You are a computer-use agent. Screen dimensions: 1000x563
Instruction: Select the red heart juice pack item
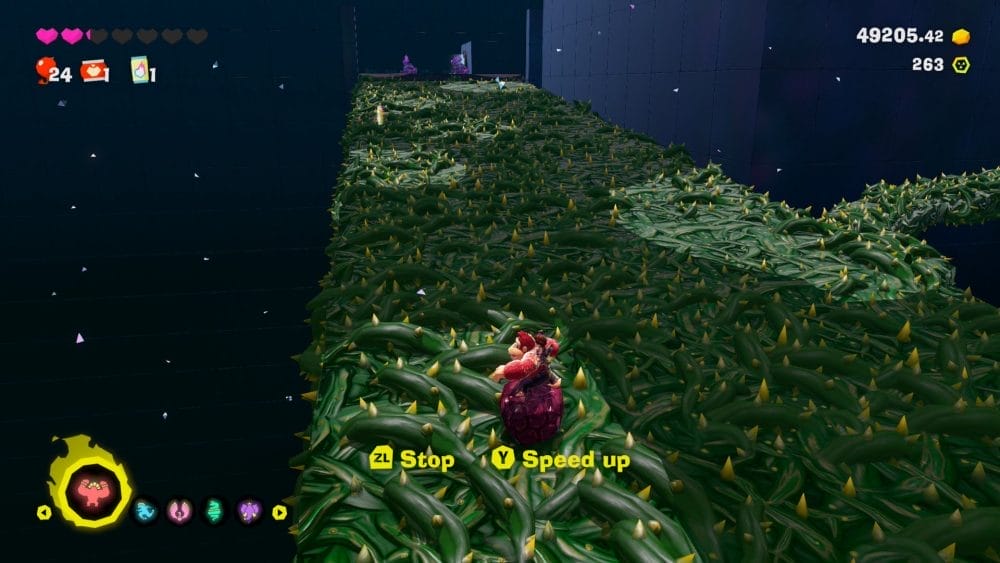[x=95, y=70]
